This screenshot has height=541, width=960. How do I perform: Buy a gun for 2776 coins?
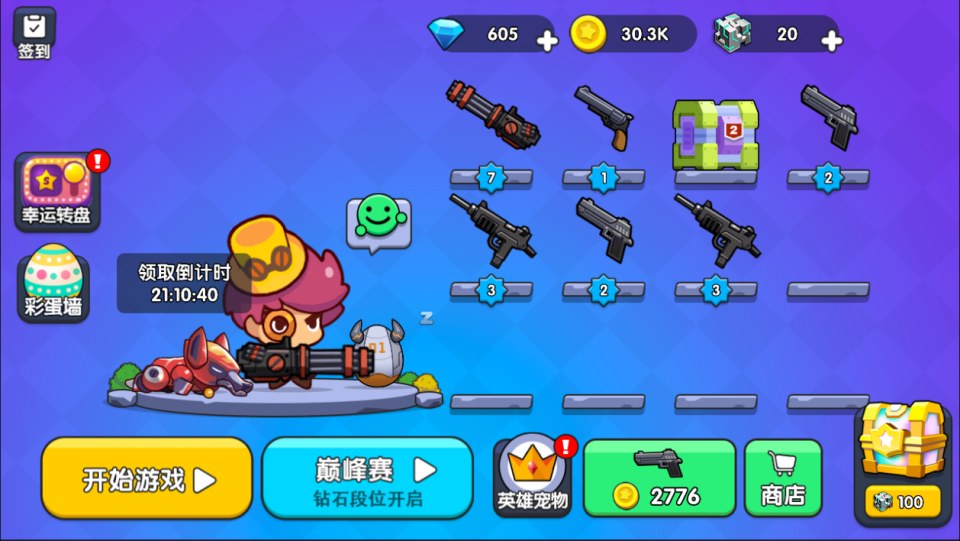pyautogui.click(x=659, y=478)
